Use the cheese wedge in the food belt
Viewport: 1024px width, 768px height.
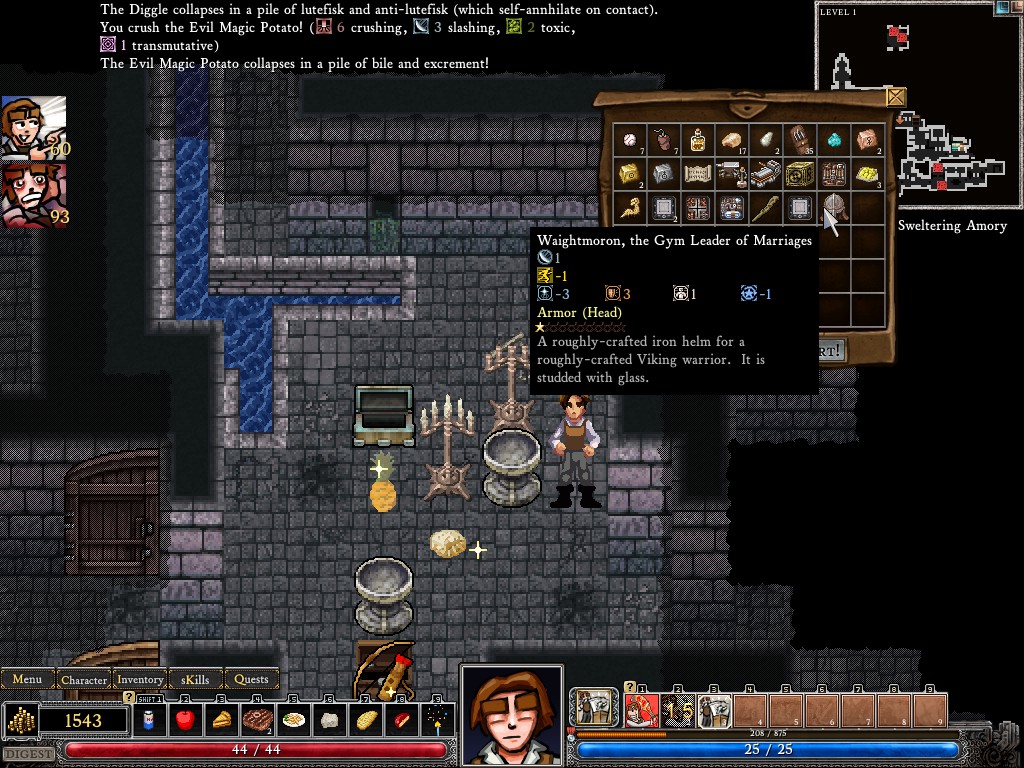pyautogui.click(x=221, y=719)
